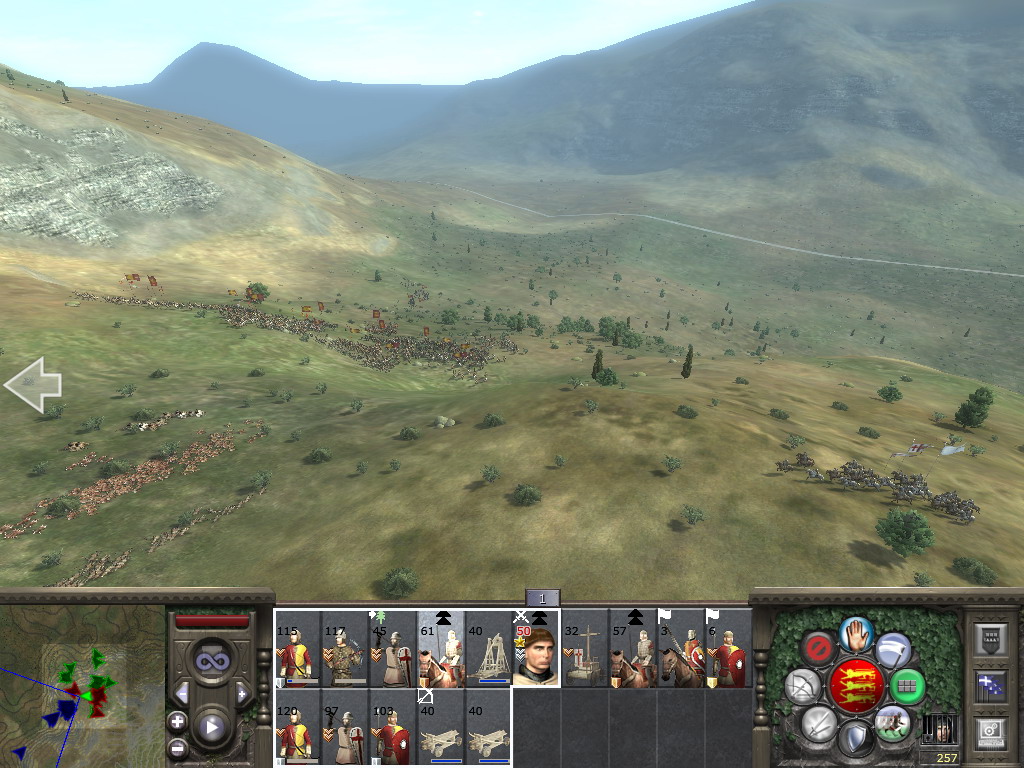The image size is (1024, 768).
Task: Click the red three lions faction emblem
Action: [856, 686]
